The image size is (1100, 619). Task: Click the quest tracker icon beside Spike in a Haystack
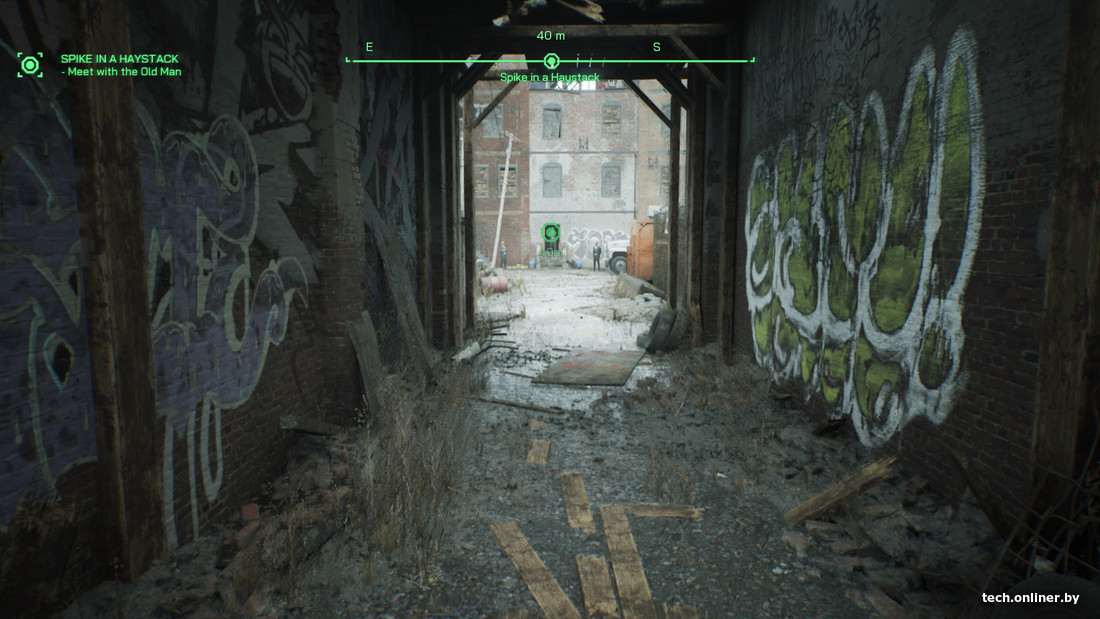(x=30, y=65)
